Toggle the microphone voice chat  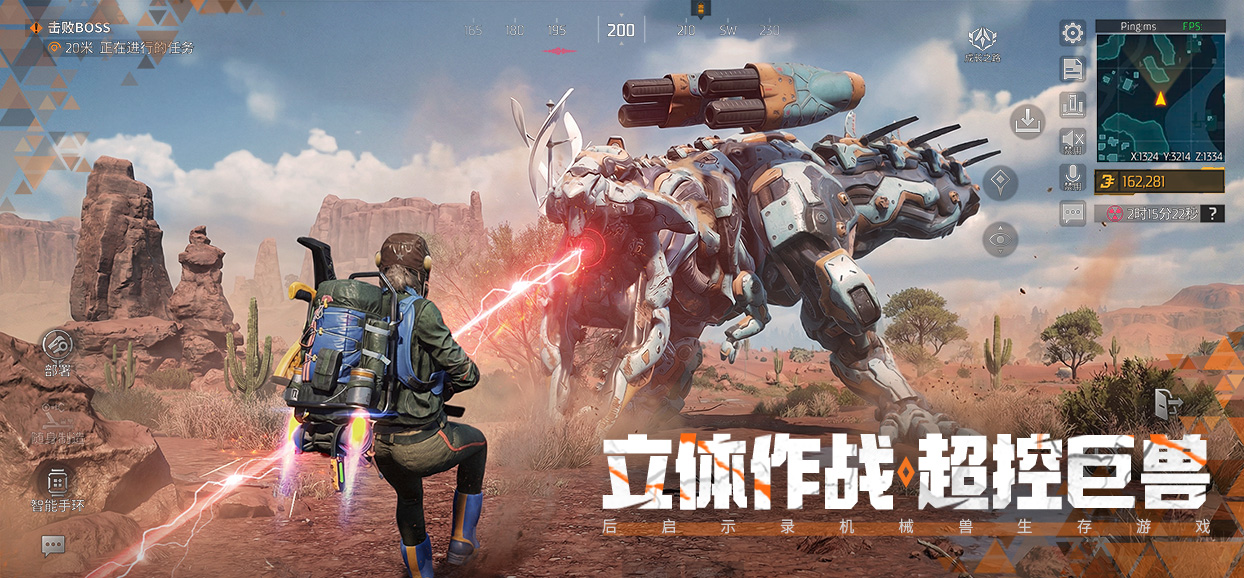[1073, 177]
